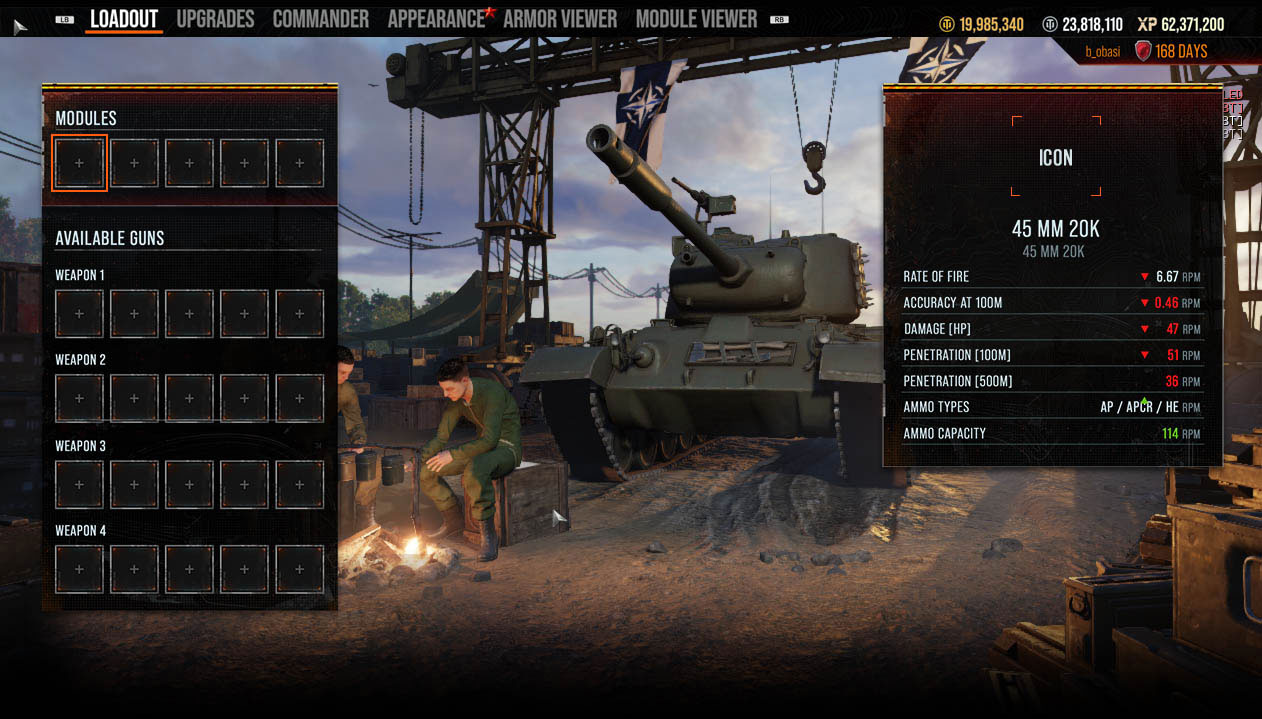
Task: Open the 168 Days premium status
Action: coord(1180,52)
